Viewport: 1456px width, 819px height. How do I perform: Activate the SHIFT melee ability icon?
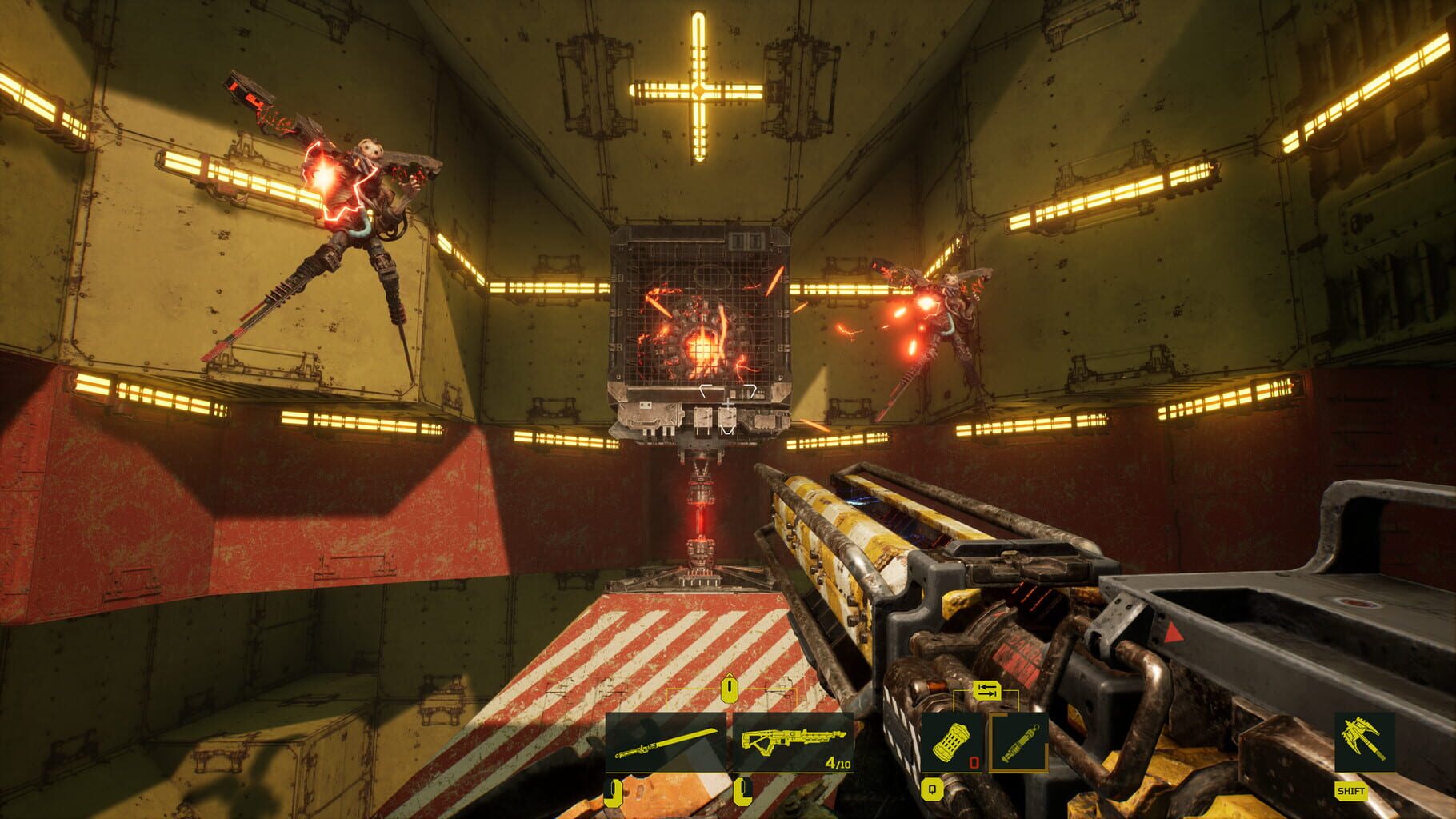point(1364,741)
